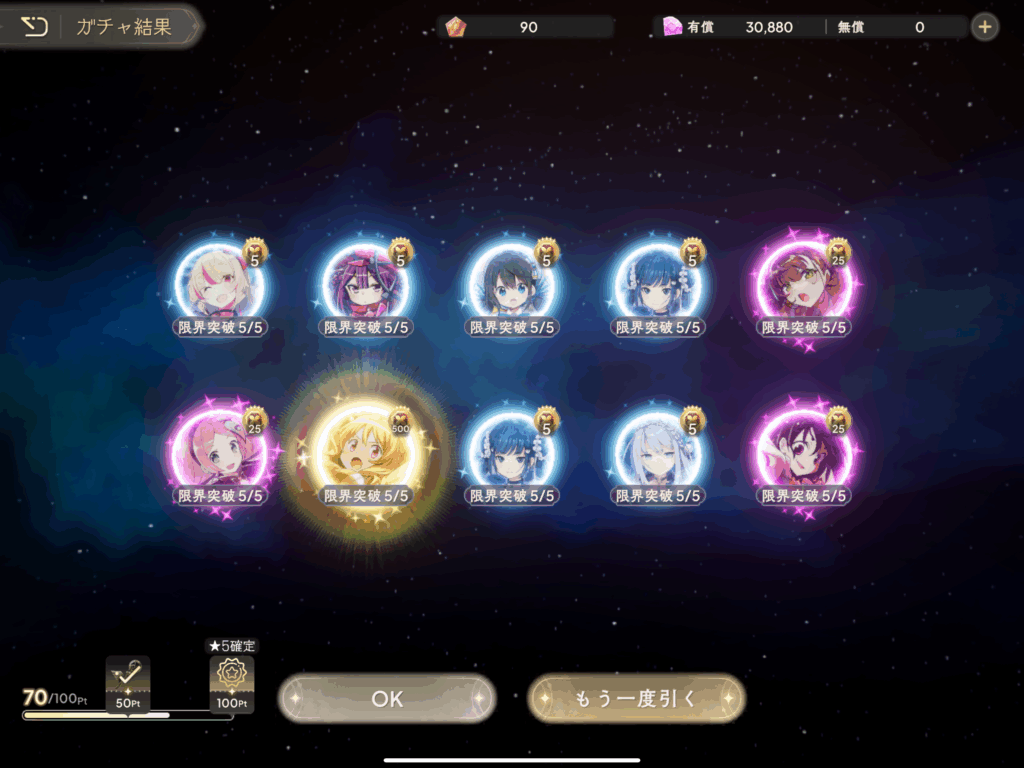Select the black-haired girl with blue eyes
This screenshot has height=768, width=1024.
click(x=512, y=281)
